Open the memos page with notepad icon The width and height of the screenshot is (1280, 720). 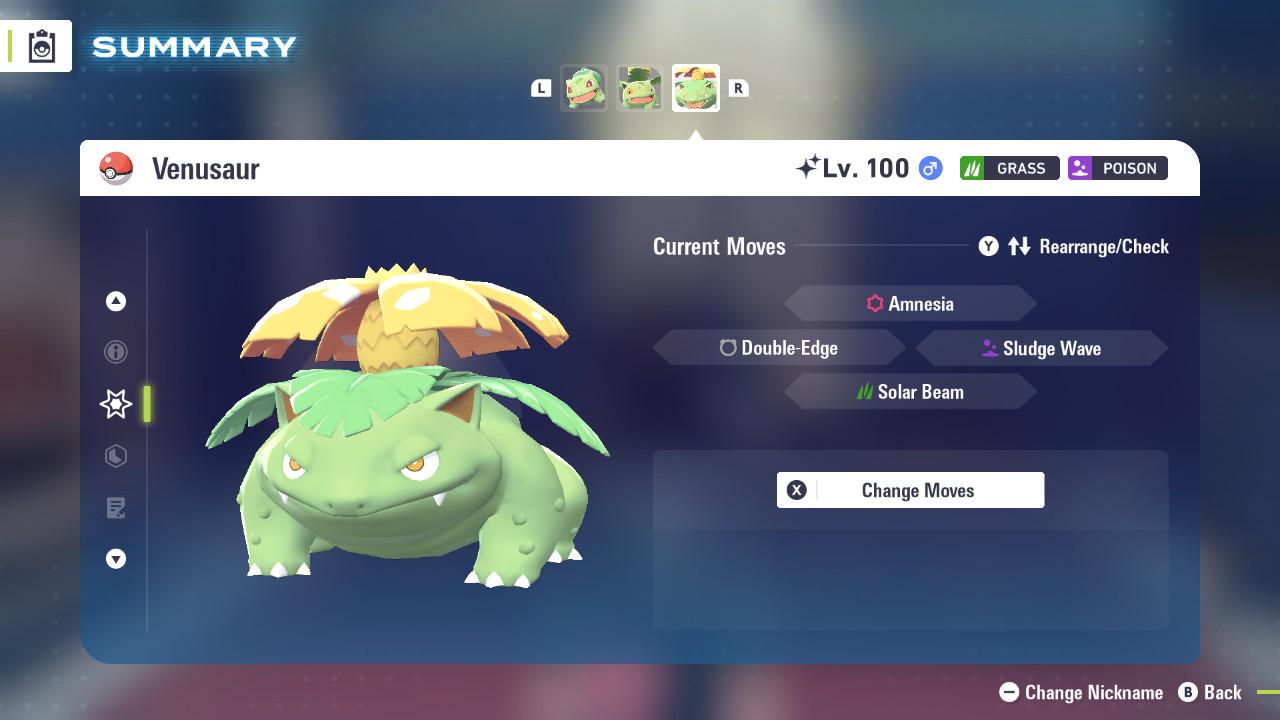tap(115, 508)
